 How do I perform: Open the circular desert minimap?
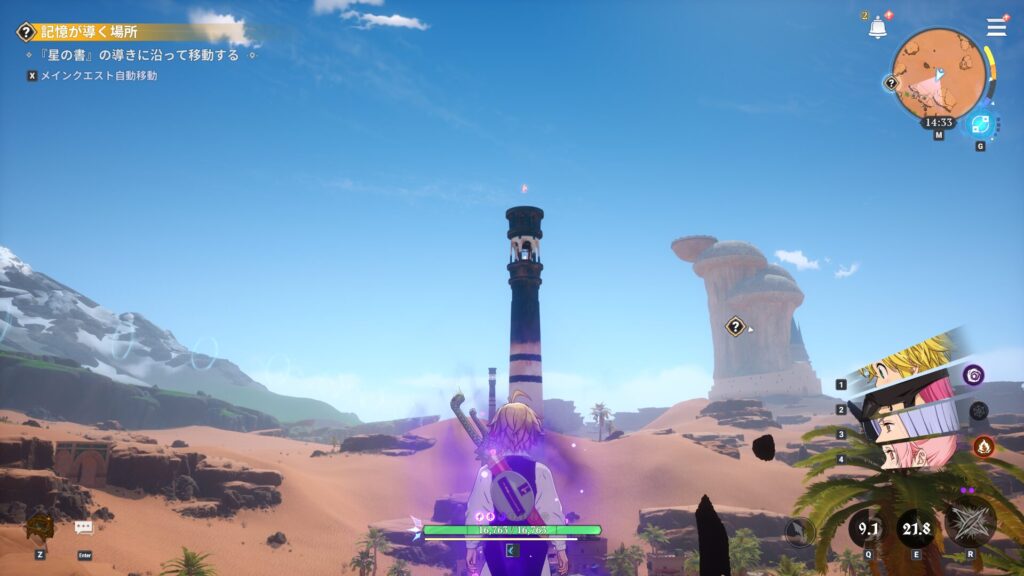(937, 73)
